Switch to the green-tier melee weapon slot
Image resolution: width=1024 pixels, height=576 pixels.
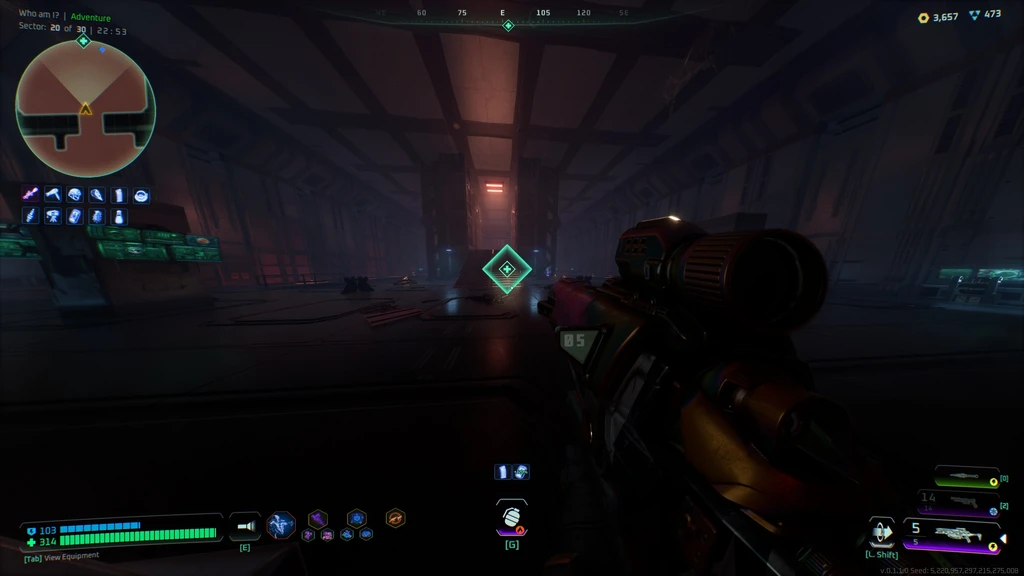click(966, 478)
